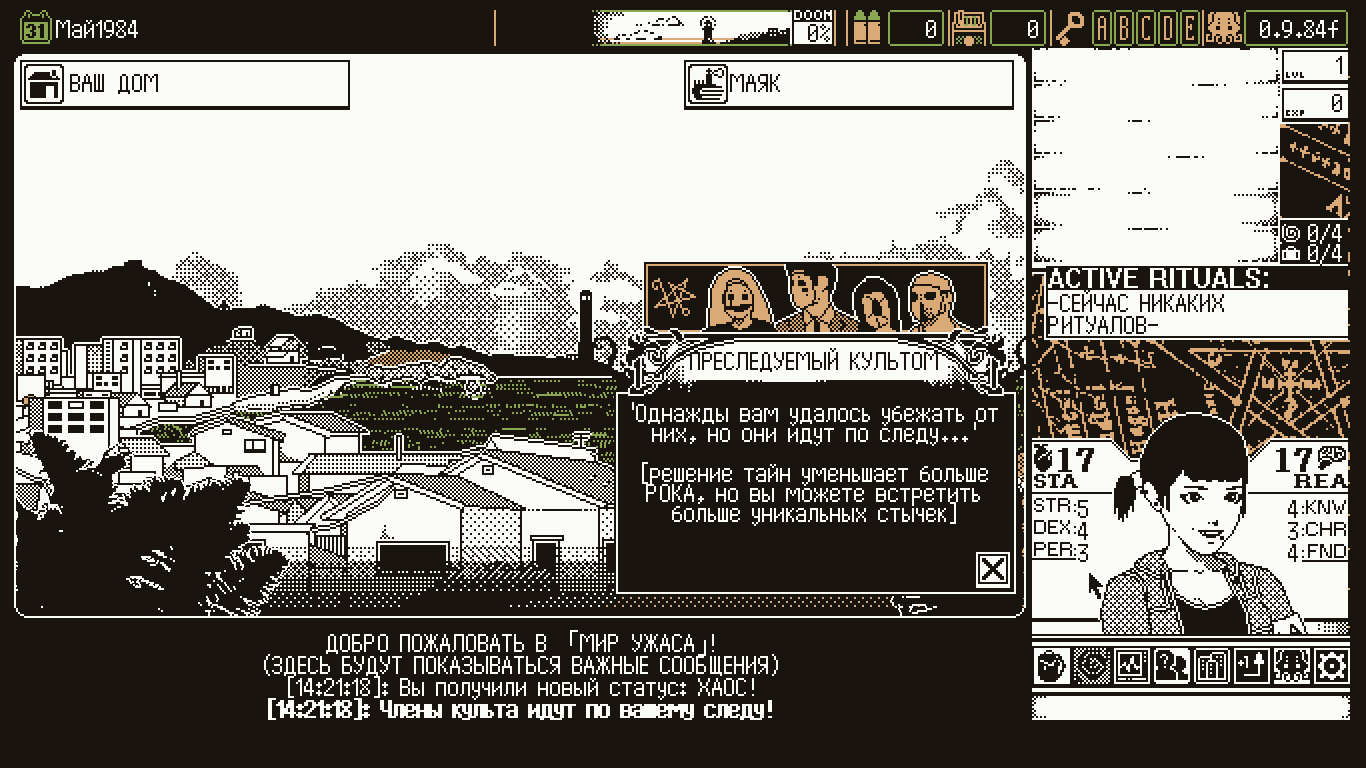Open the gear settings icon

[1331, 666]
